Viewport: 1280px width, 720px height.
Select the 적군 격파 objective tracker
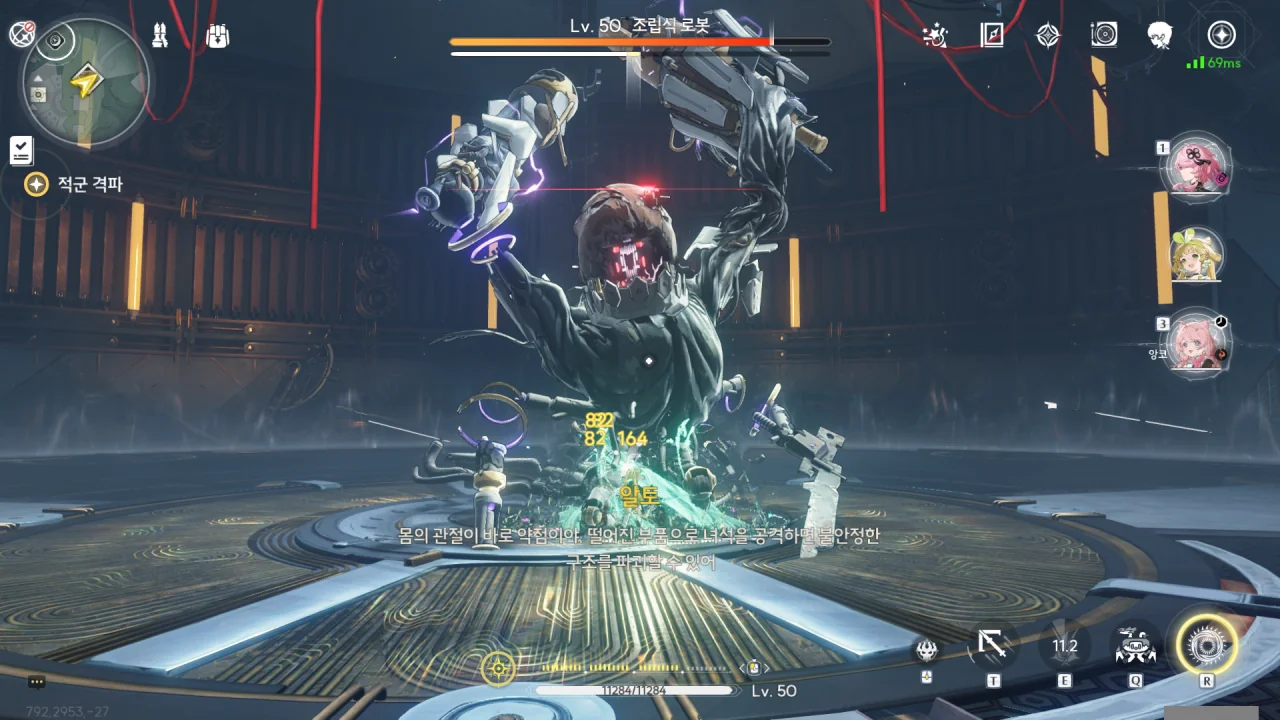[78, 185]
